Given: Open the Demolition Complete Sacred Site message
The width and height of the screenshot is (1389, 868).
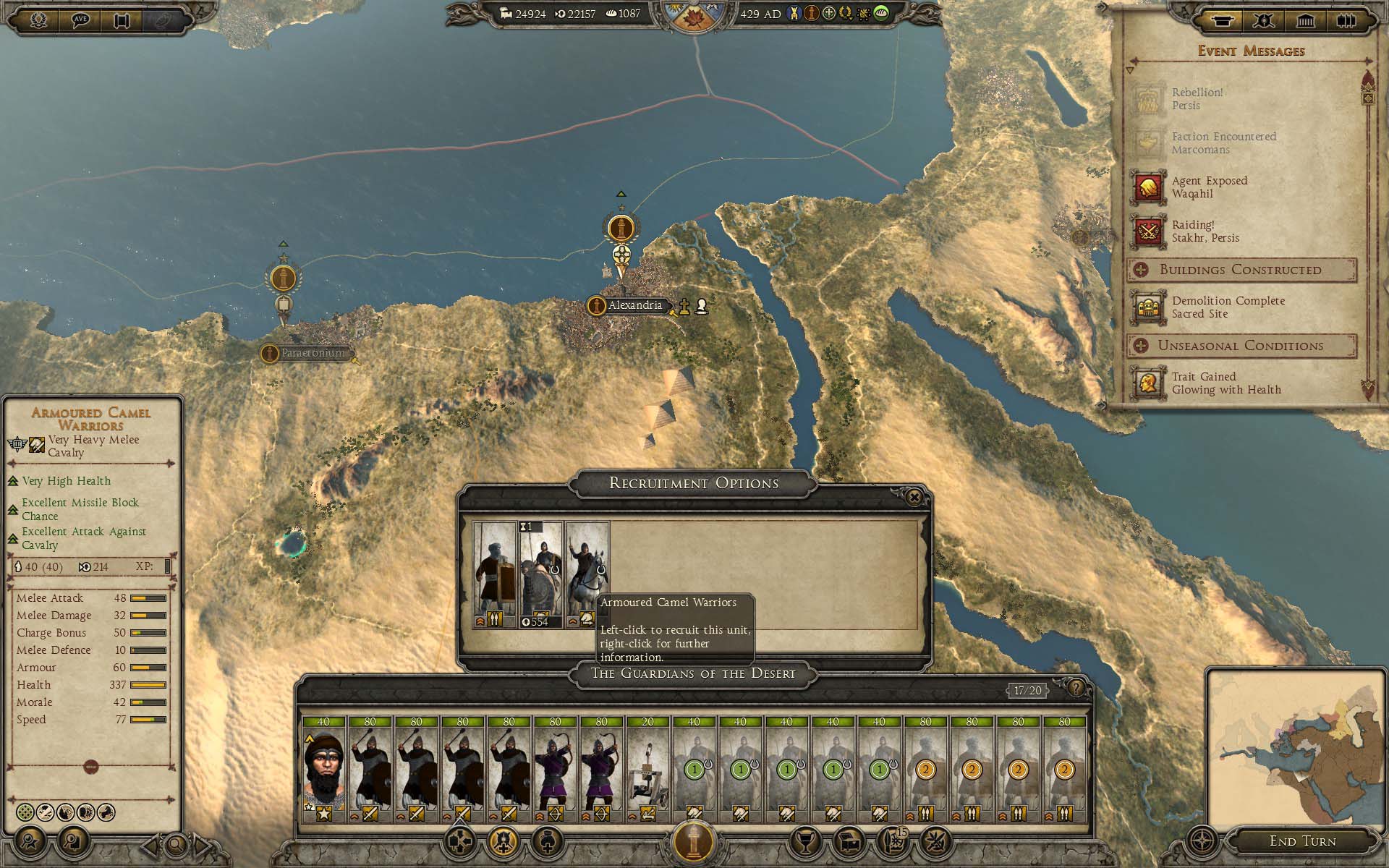Looking at the screenshot, I should coord(1227,307).
